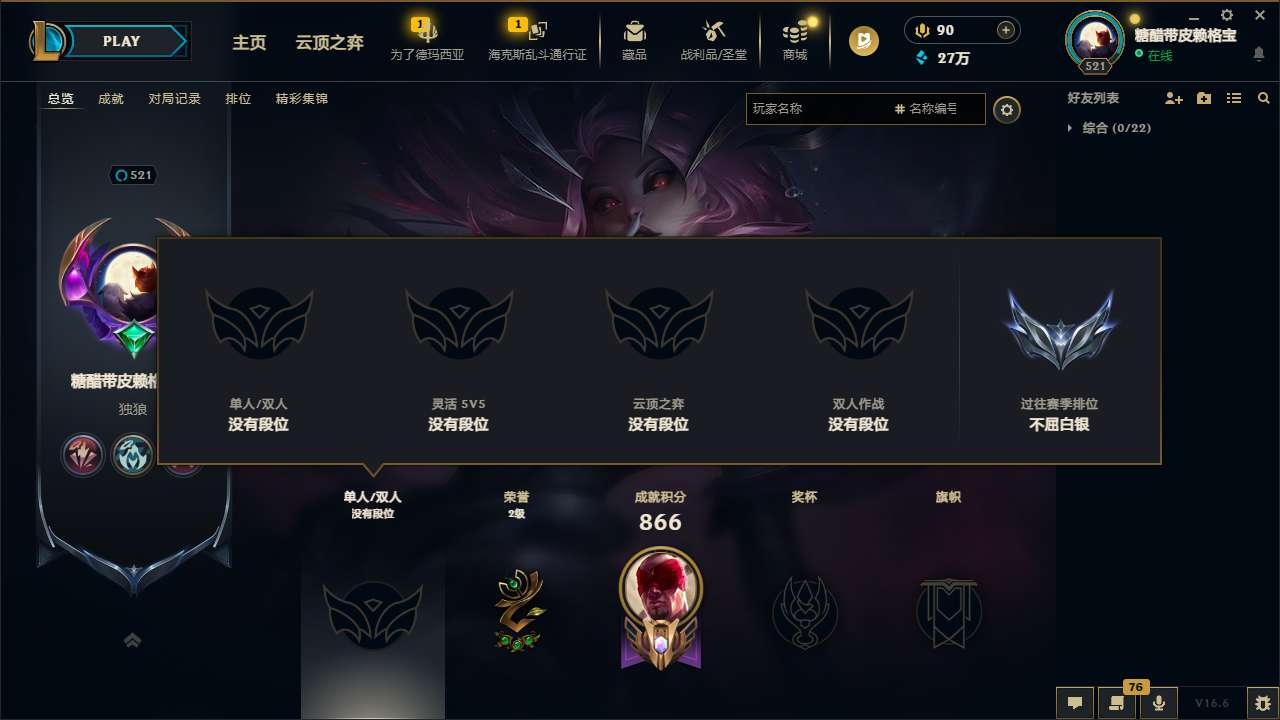Switch to the 云顶之弈 menu
The height and width of the screenshot is (720, 1280).
coord(331,43)
